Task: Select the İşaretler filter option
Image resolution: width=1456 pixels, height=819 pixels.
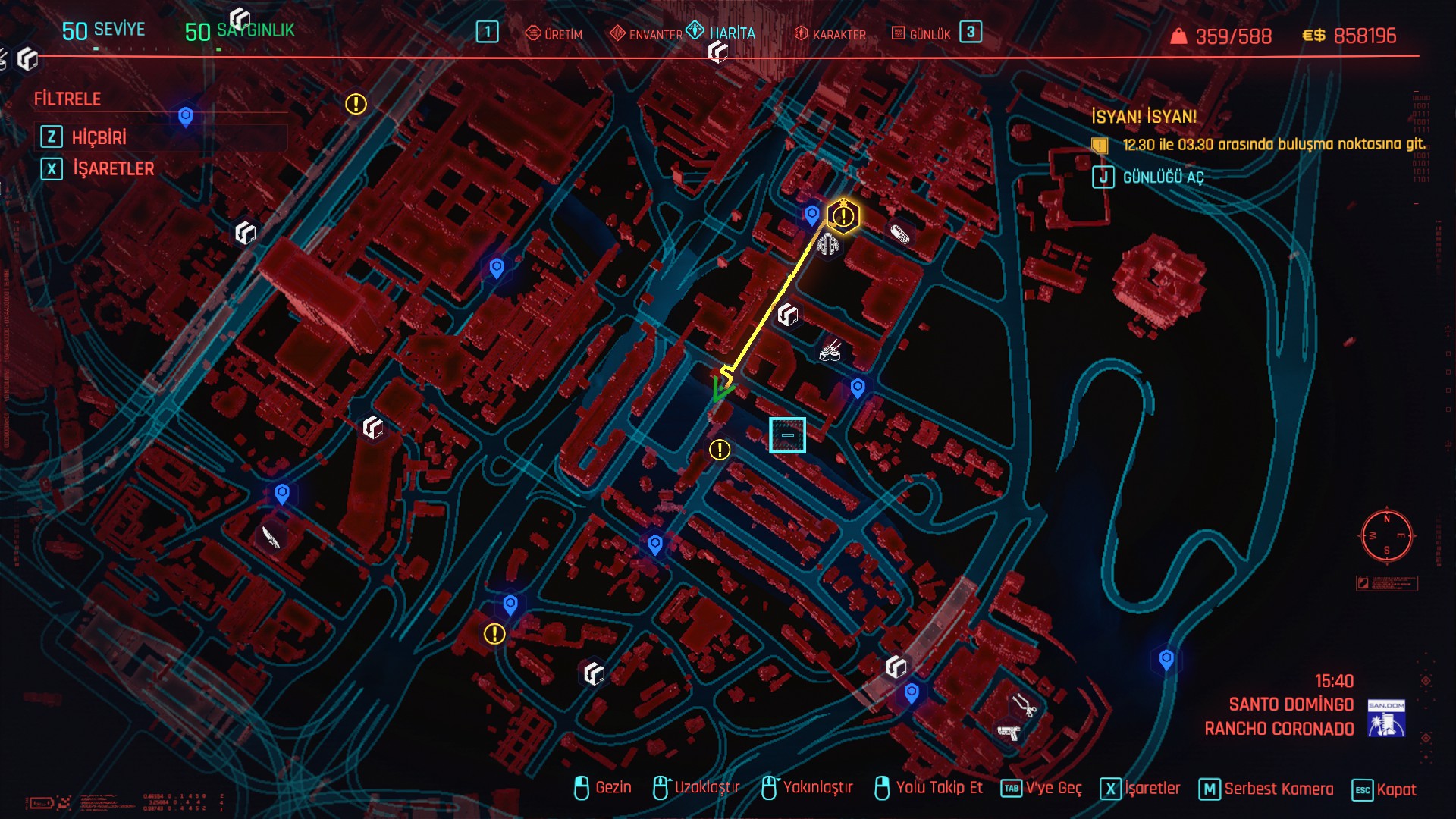Action: click(112, 168)
